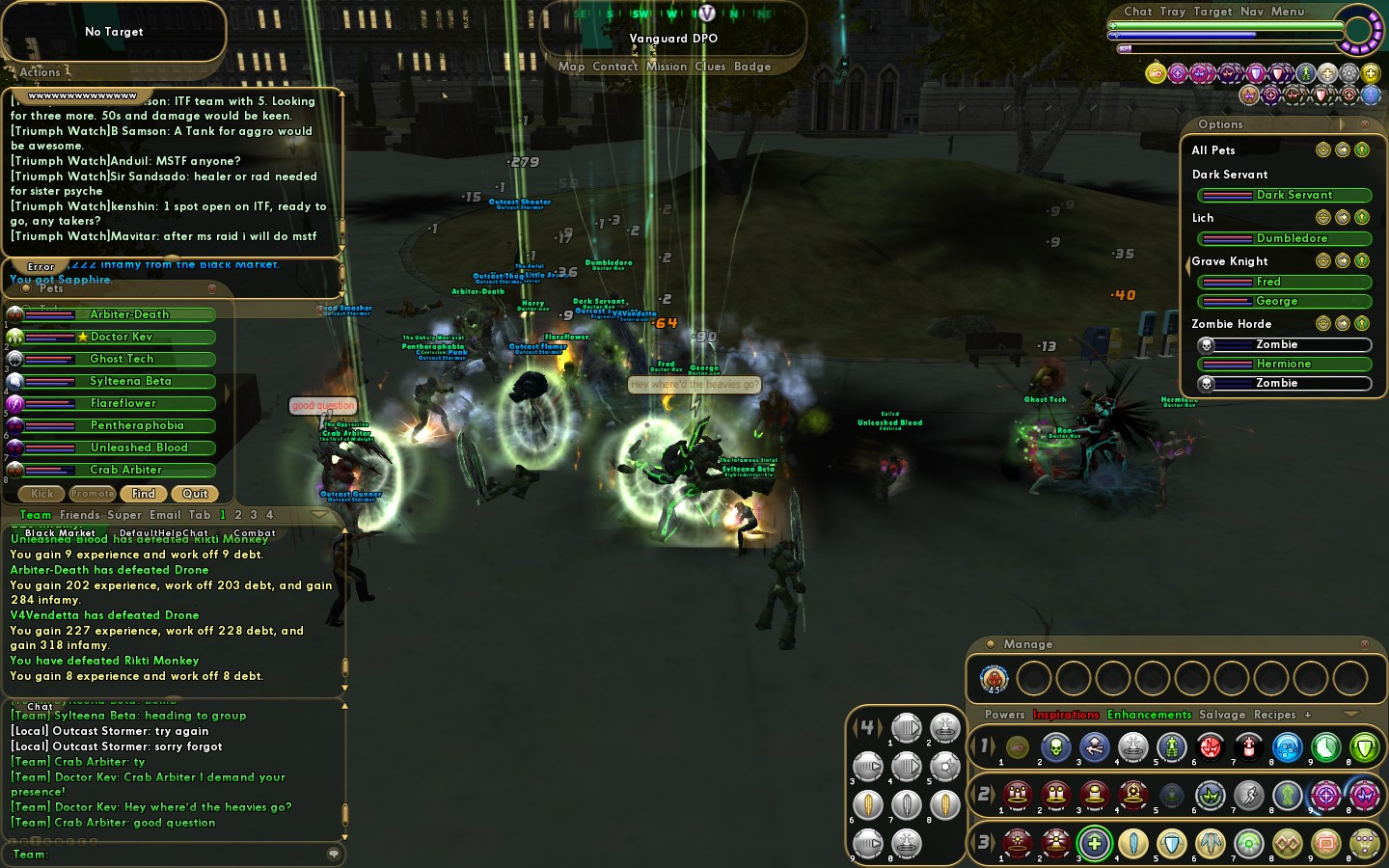This screenshot has width=1389, height=868.
Task: Open the Badge list
Action: click(752, 67)
